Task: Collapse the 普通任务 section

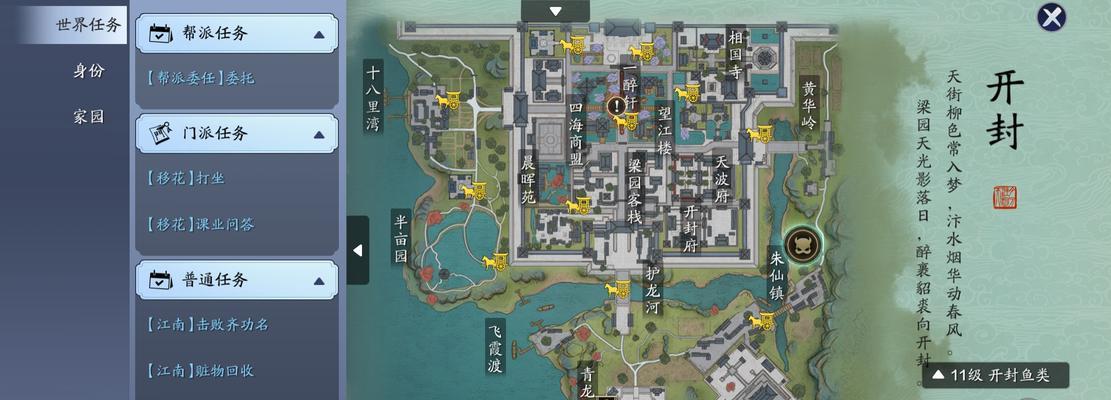Action: coord(319,281)
